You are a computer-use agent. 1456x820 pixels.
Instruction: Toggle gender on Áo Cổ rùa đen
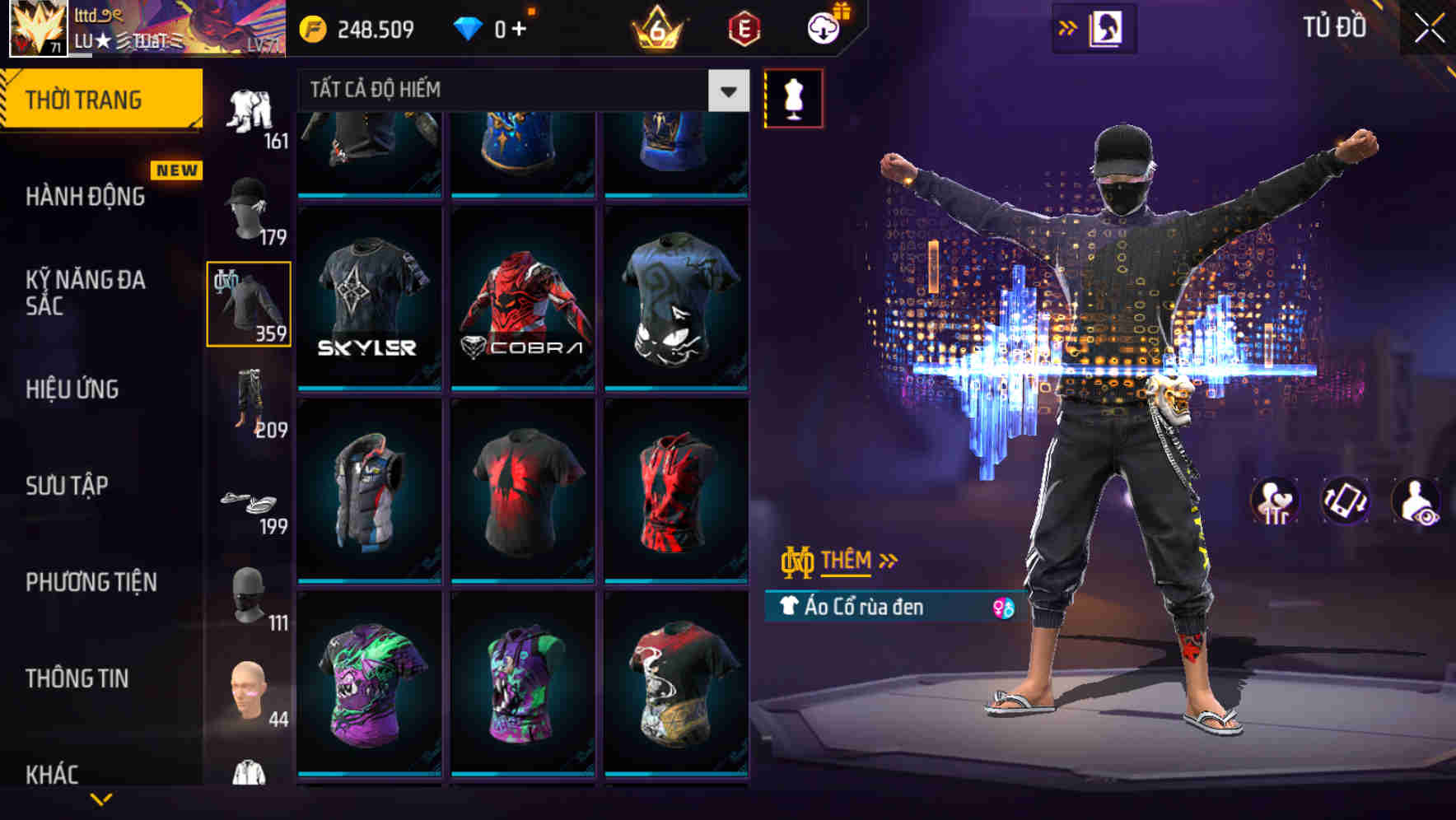click(x=999, y=607)
